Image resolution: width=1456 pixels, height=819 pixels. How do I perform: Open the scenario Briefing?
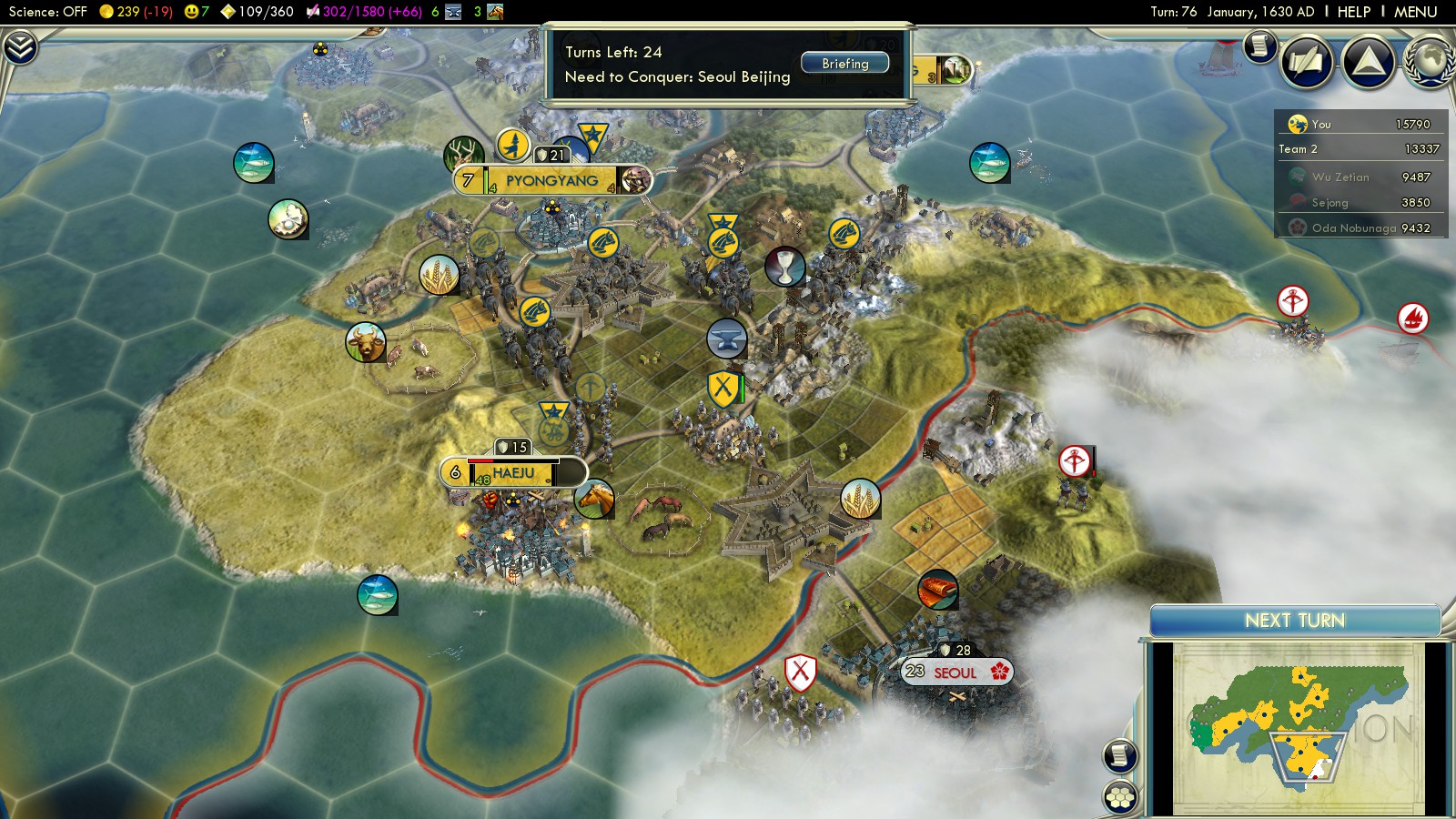click(844, 64)
